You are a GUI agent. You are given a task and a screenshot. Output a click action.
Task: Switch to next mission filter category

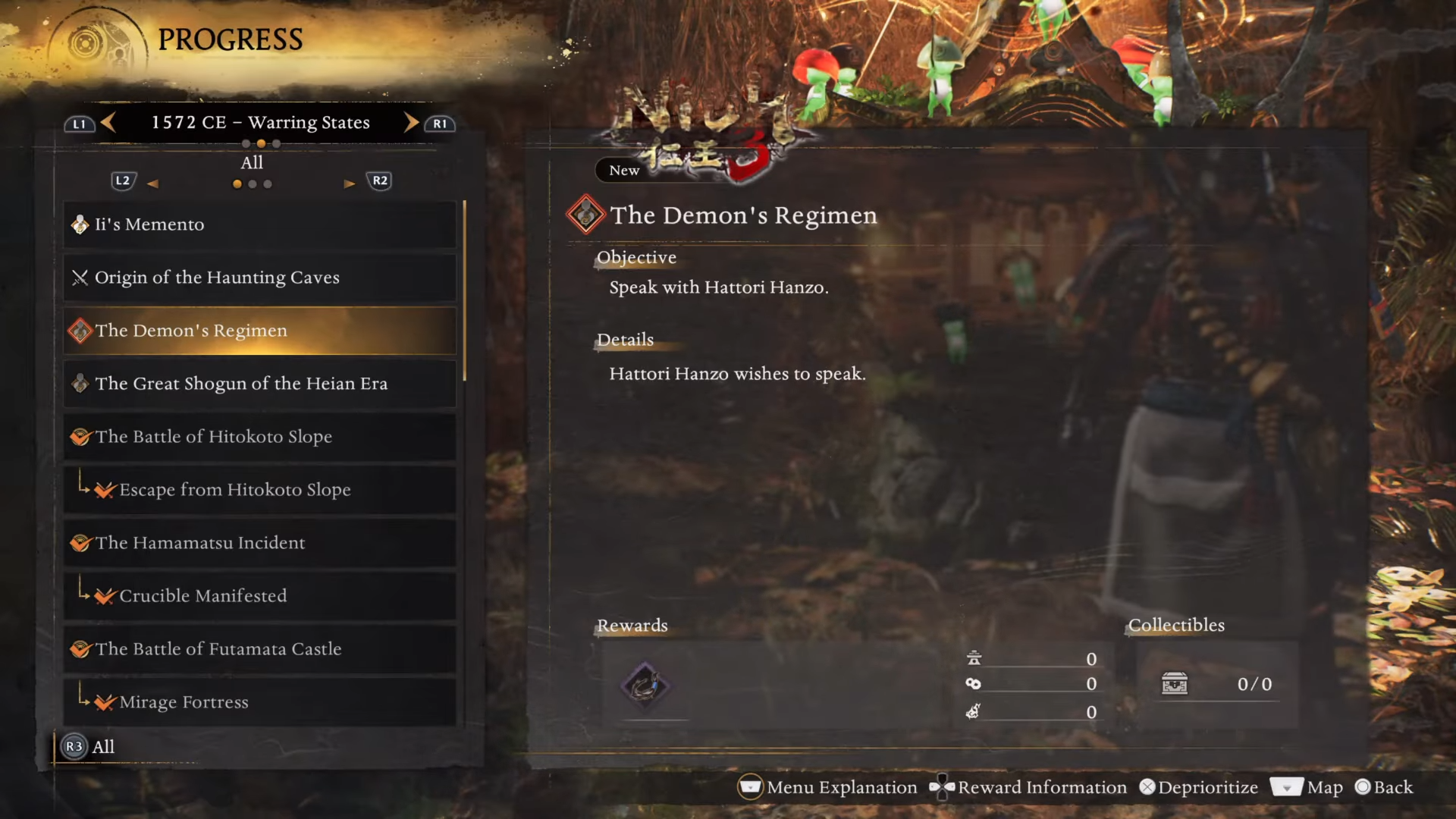(x=349, y=184)
